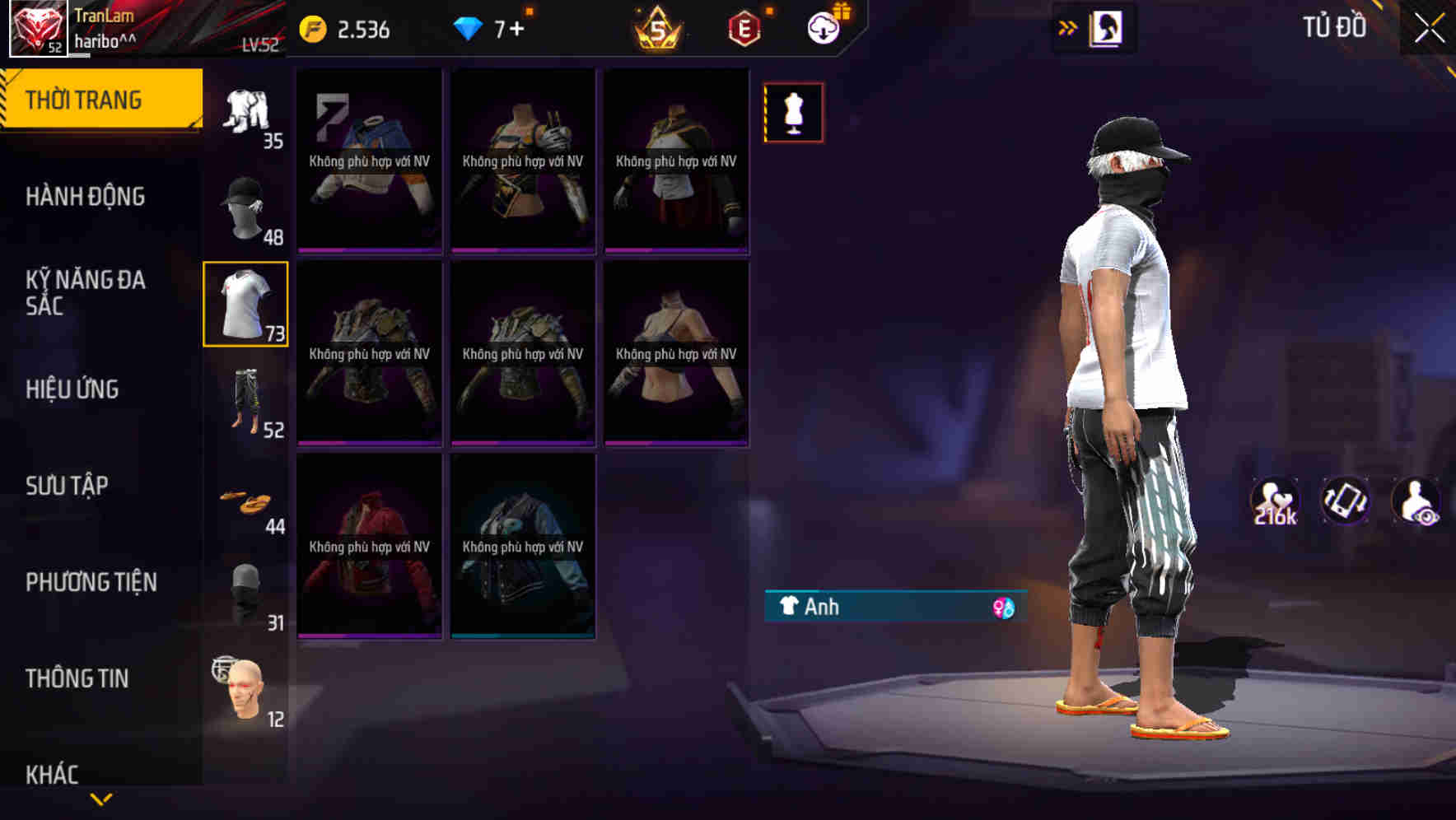Screen dimensions: 1456x820
Task: Open the cloud gift download icon
Action: (x=823, y=26)
